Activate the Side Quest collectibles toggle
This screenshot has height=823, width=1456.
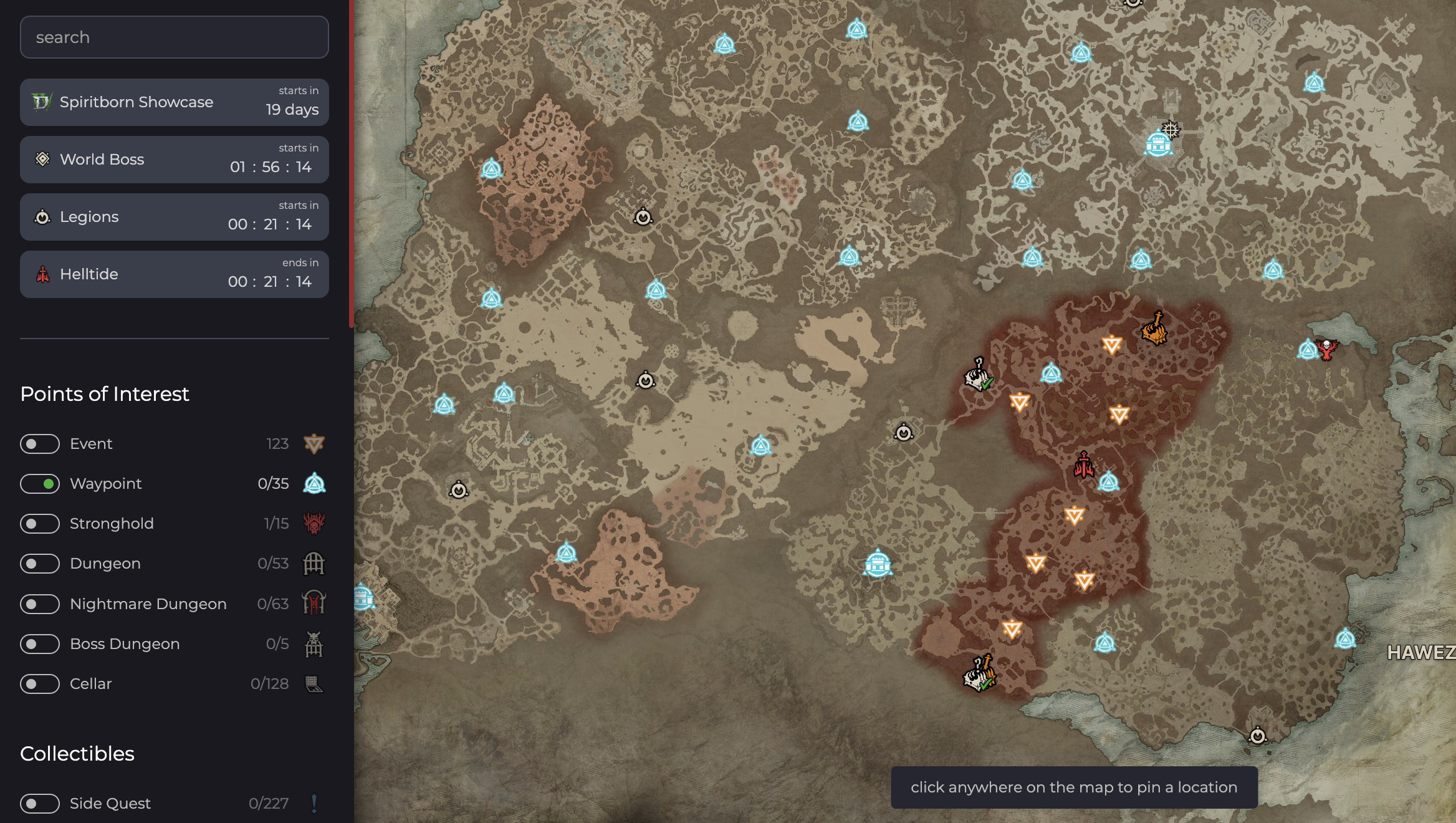click(40, 804)
